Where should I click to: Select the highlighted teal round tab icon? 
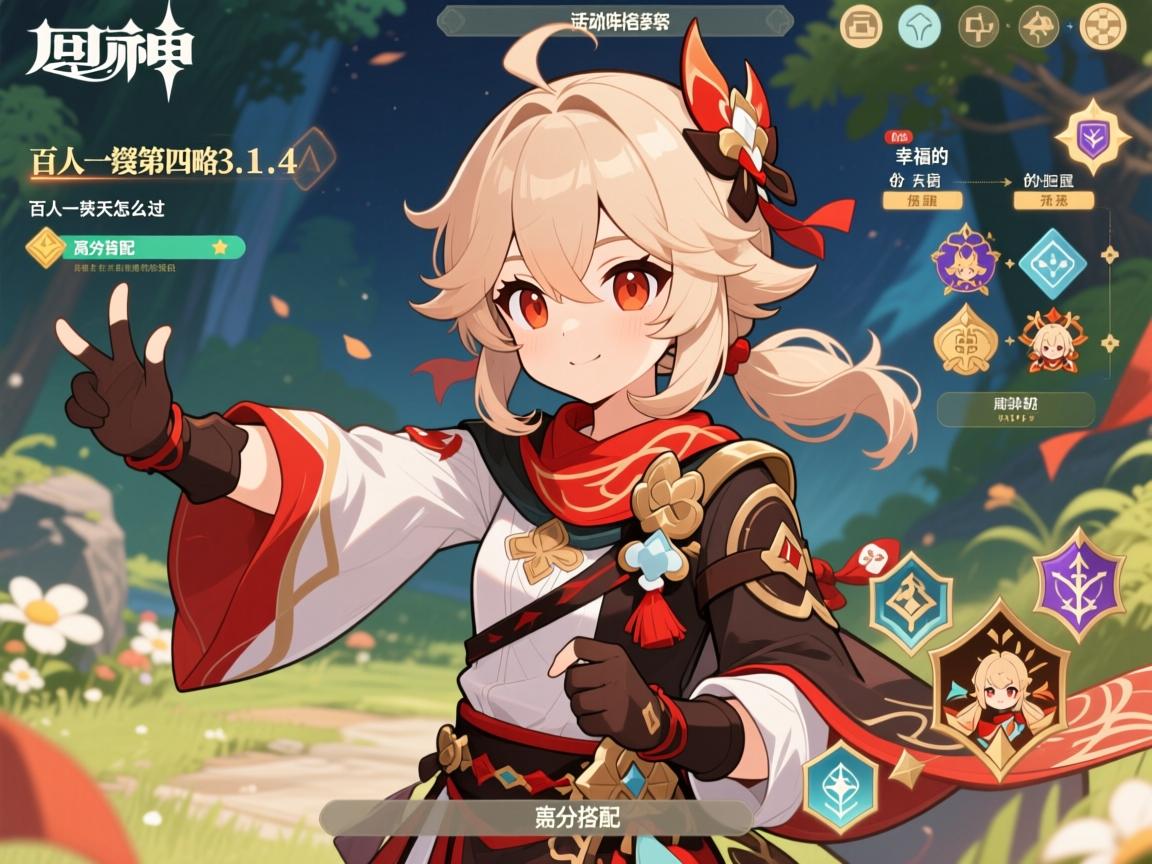[x=919, y=27]
